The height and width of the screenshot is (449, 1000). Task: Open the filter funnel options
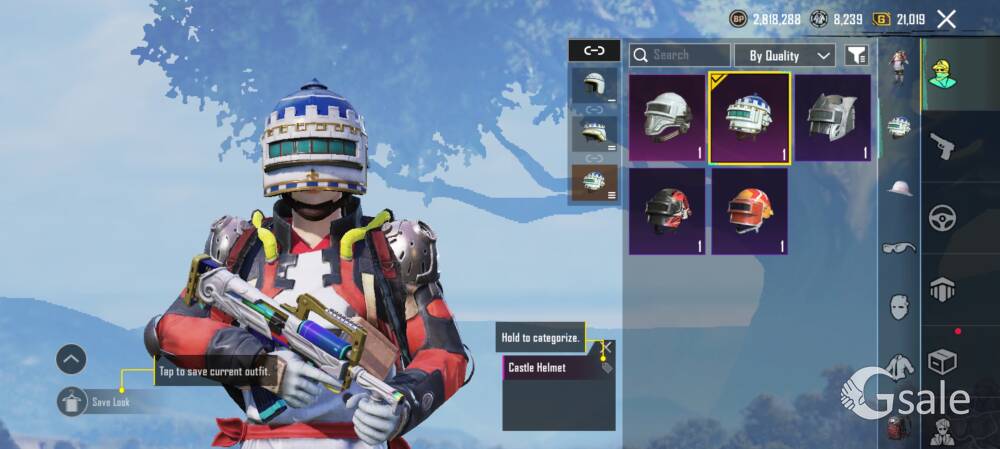coord(857,55)
